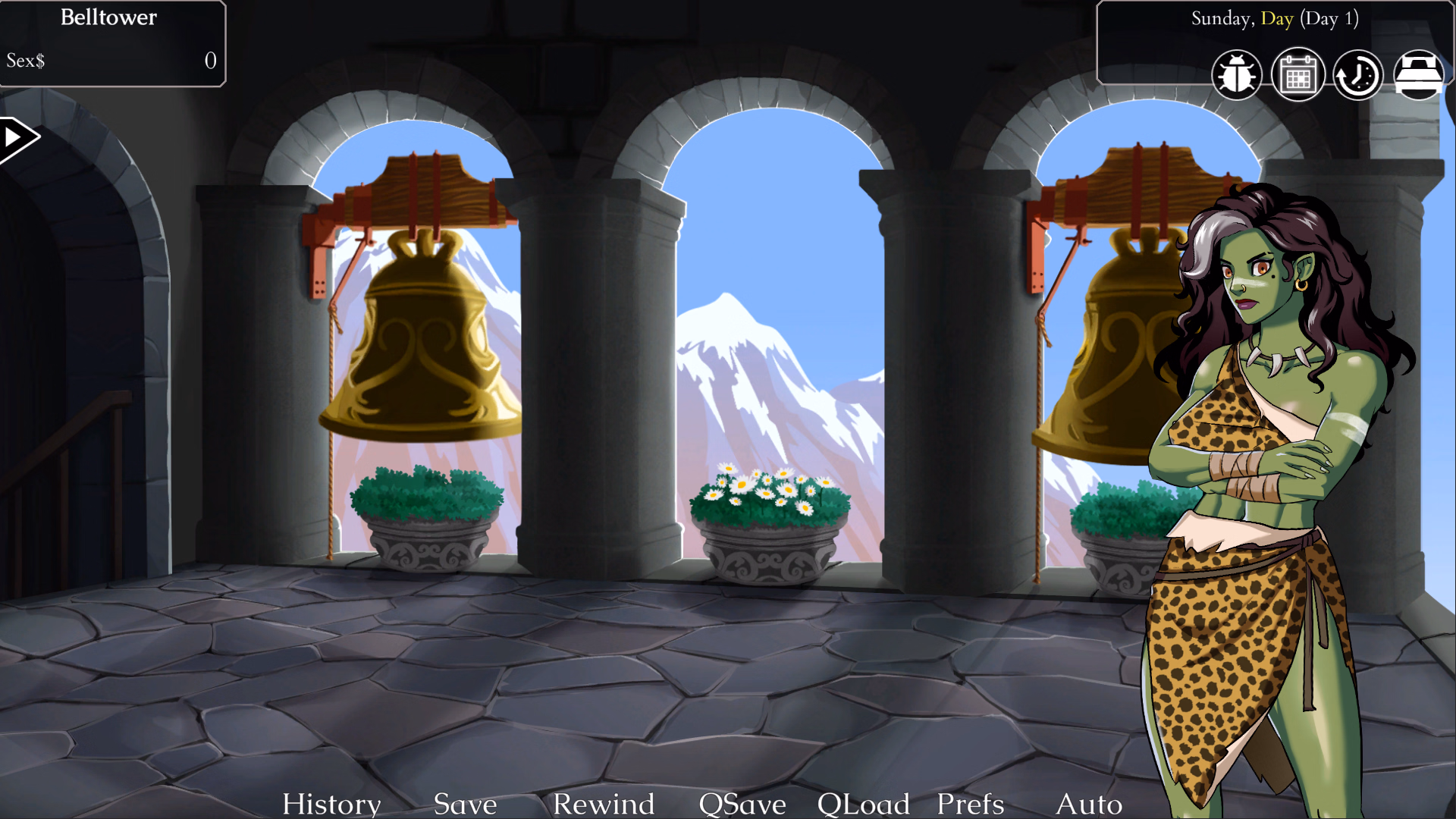Click the bug icon beside the calendar

click(x=1238, y=74)
